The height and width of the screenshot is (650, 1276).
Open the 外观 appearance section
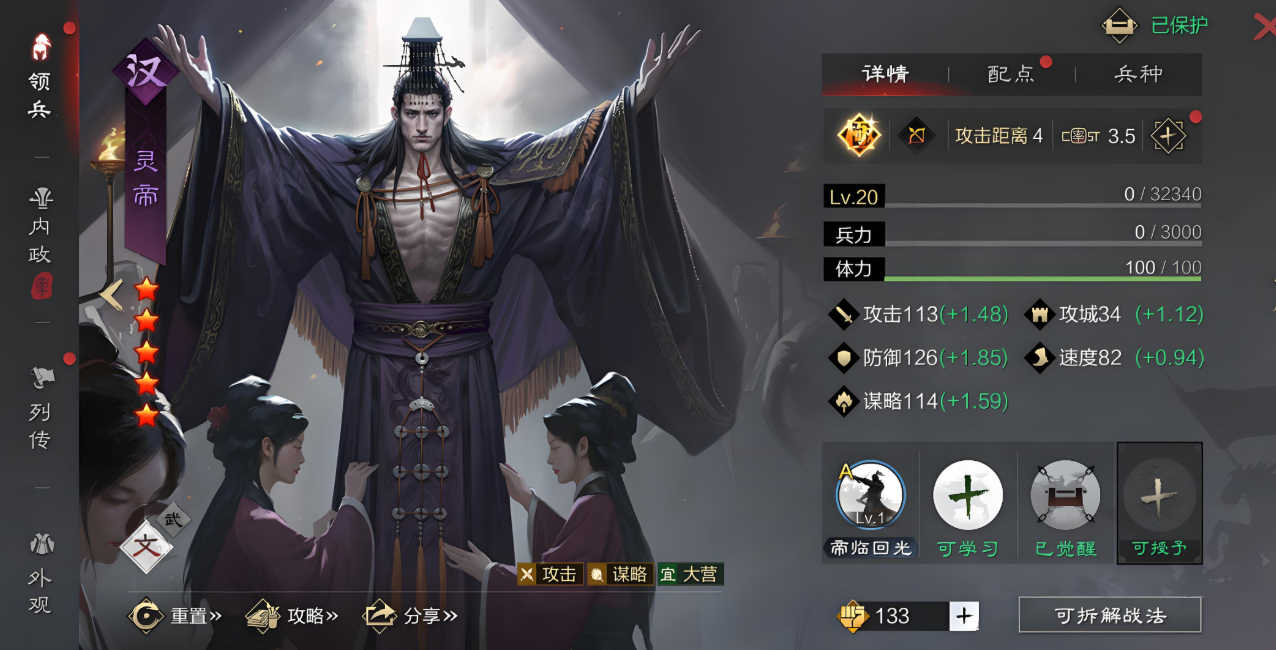39,573
